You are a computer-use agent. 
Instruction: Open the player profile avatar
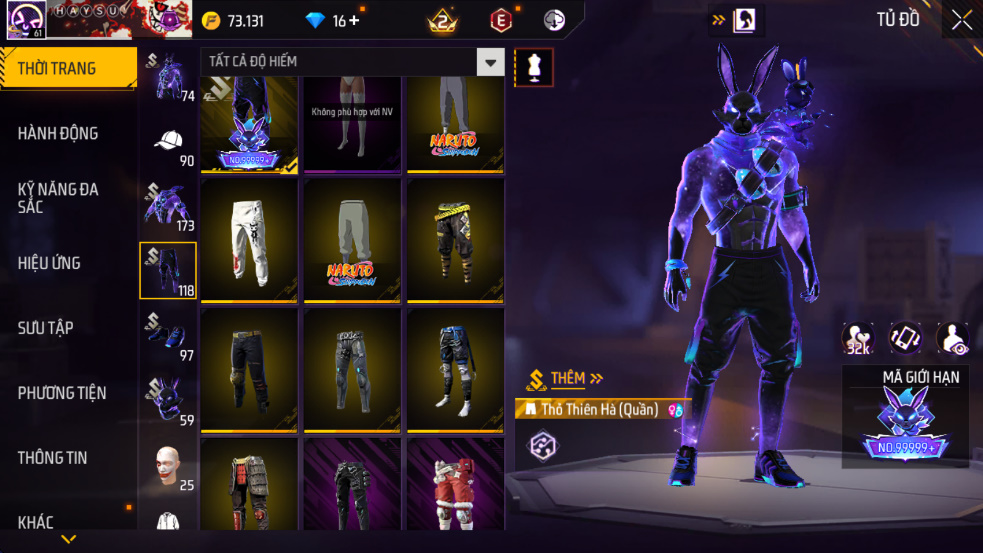coord(23,20)
